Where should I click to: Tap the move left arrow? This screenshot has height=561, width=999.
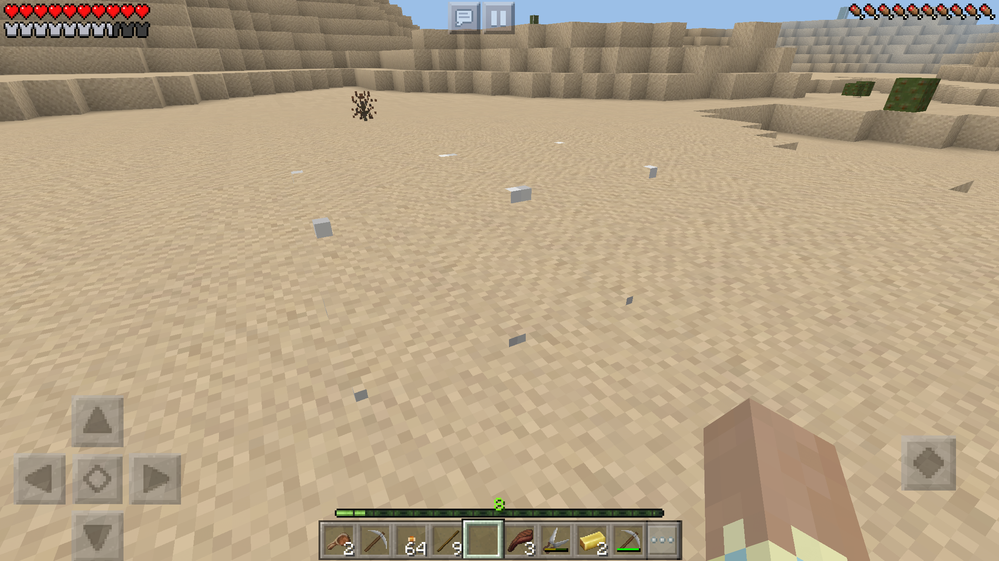click(39, 479)
